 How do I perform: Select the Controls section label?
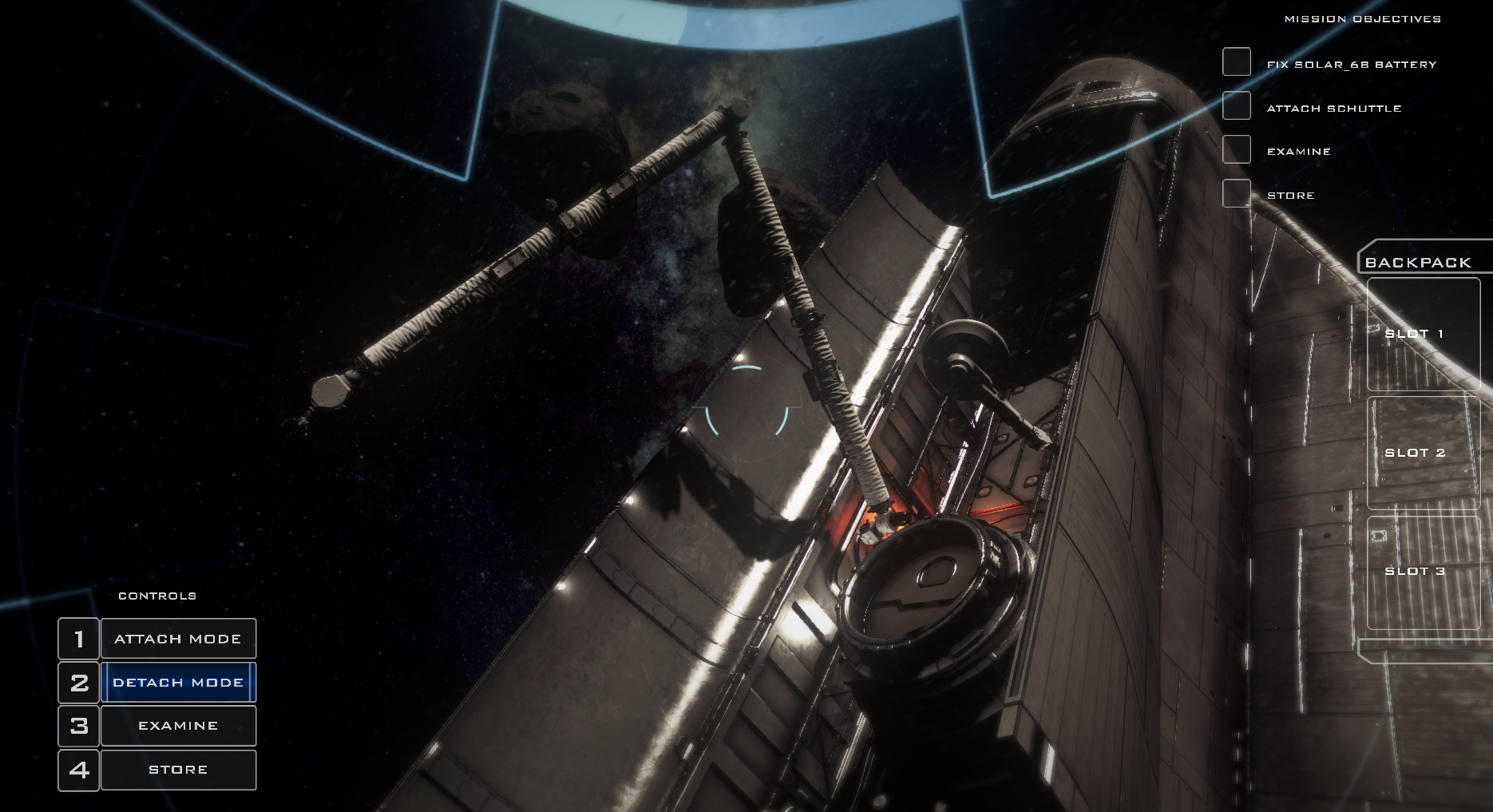pos(157,595)
